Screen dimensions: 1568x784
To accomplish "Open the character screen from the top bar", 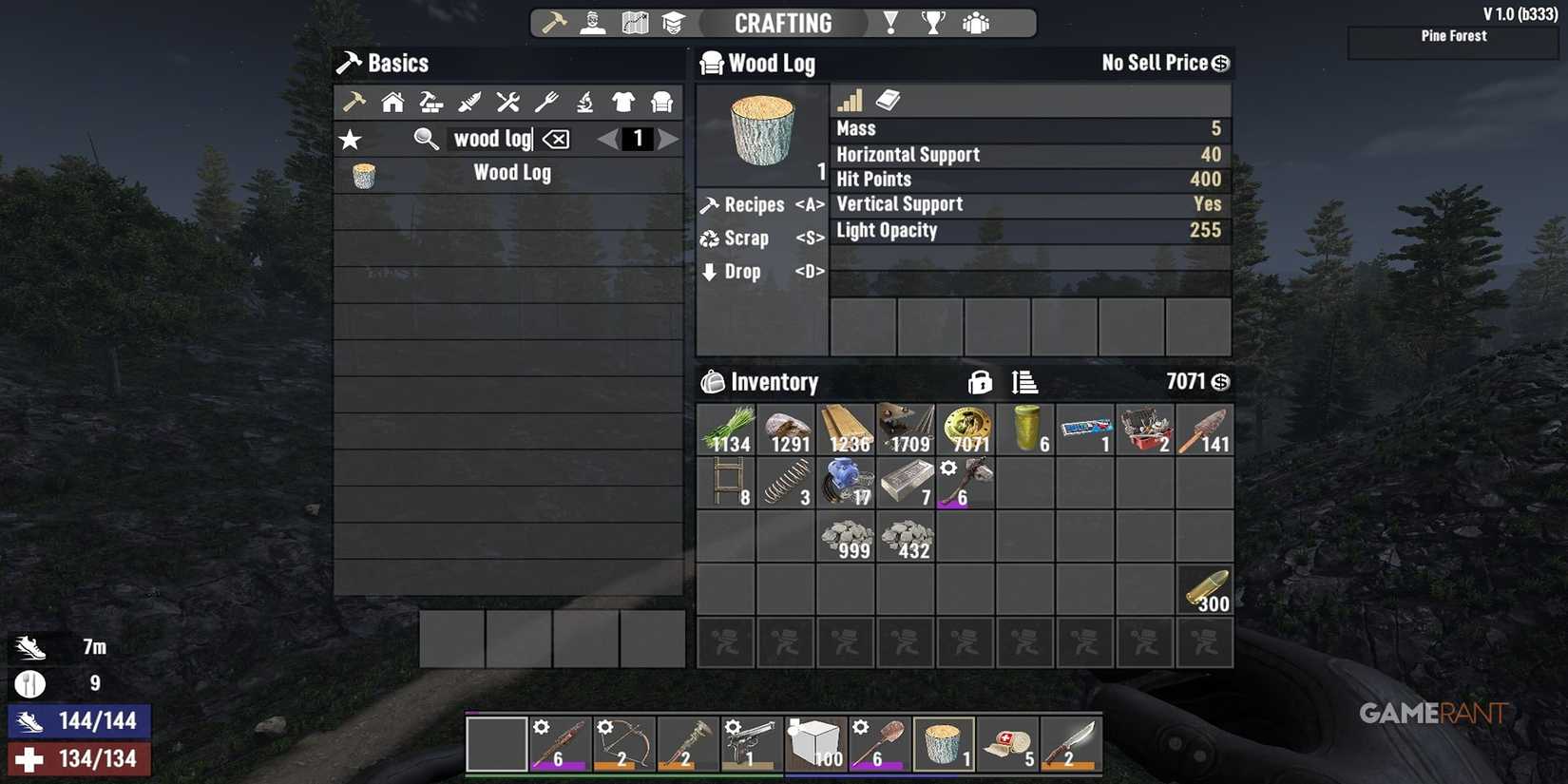I will tap(592, 22).
